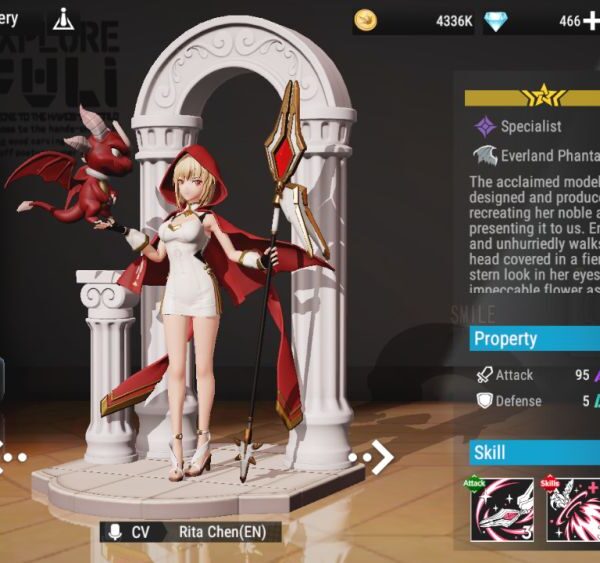This screenshot has height=563, width=600.
Task: Tap the gold coin currency icon
Action: click(366, 21)
